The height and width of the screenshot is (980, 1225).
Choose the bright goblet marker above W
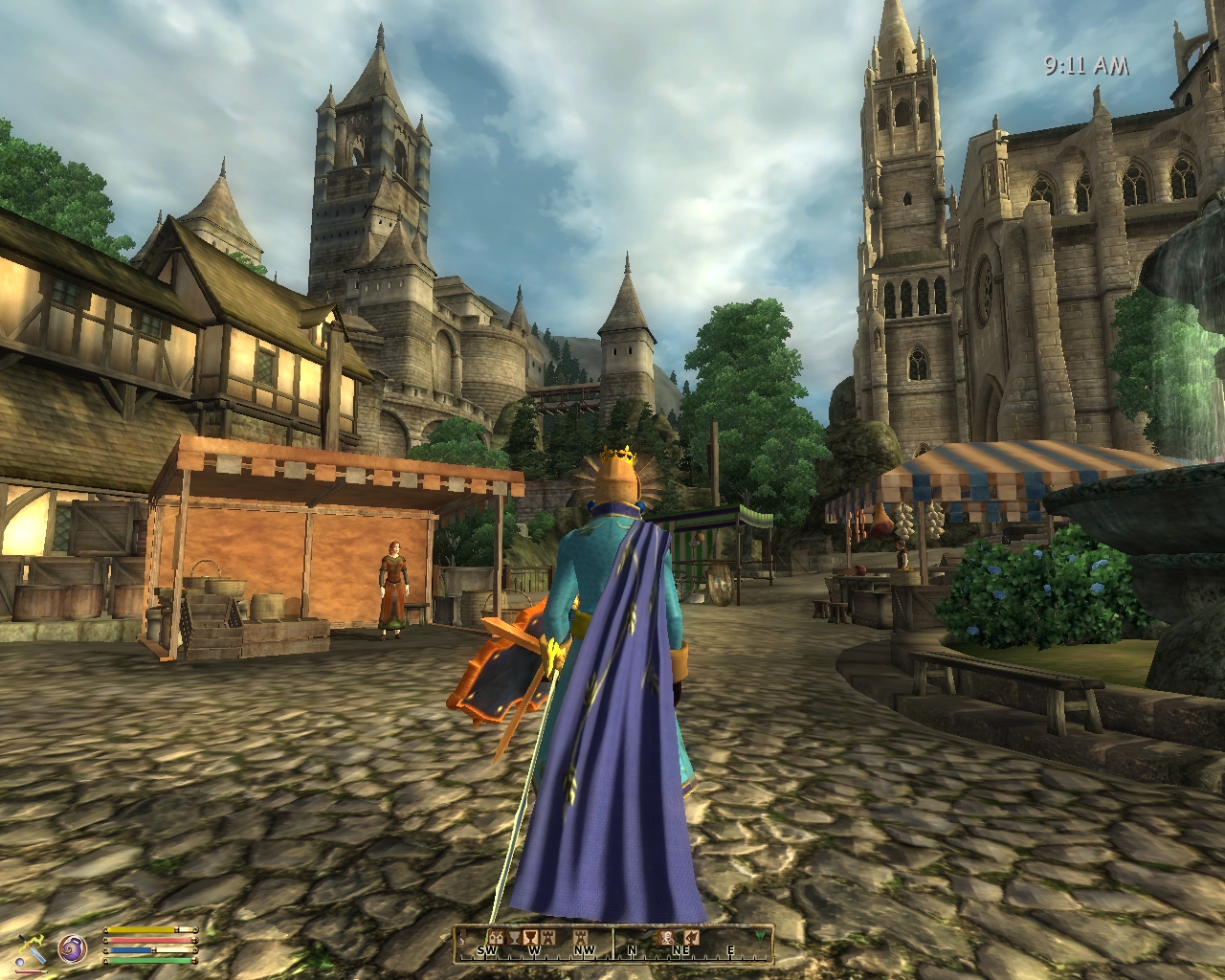point(531,937)
